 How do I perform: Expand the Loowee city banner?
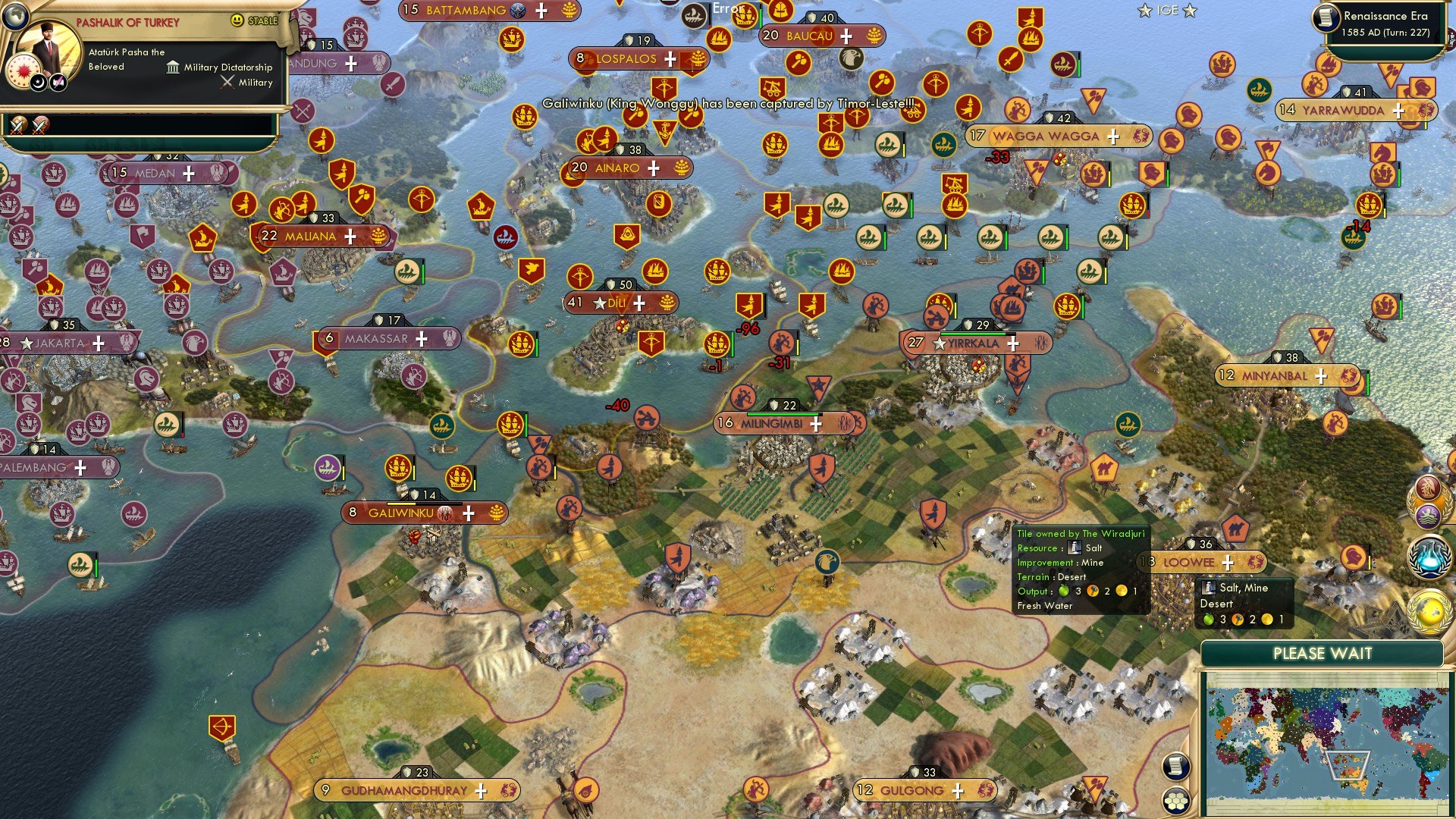(x=1228, y=563)
